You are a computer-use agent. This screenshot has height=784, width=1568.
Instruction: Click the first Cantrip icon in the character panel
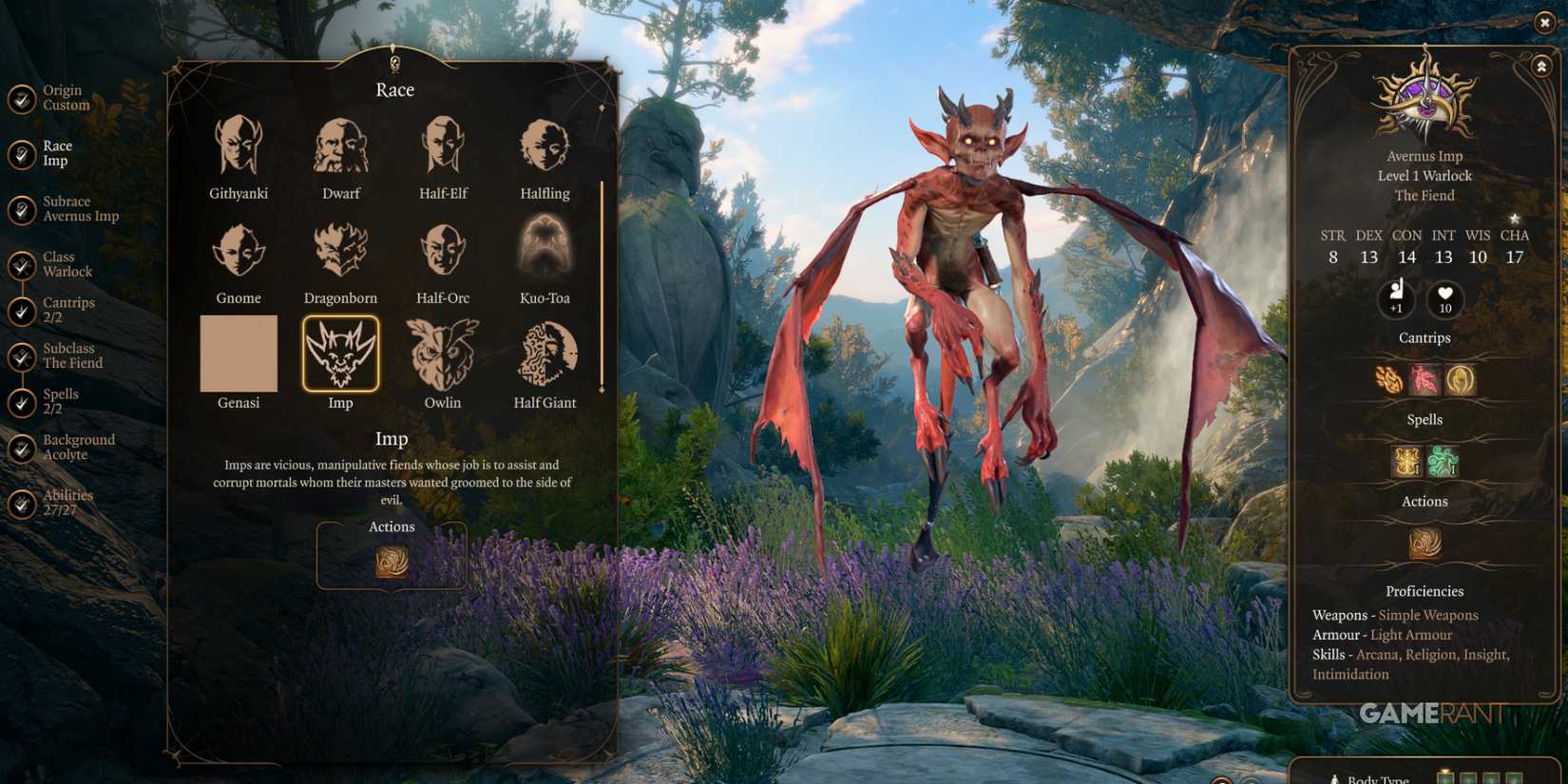(x=1386, y=377)
